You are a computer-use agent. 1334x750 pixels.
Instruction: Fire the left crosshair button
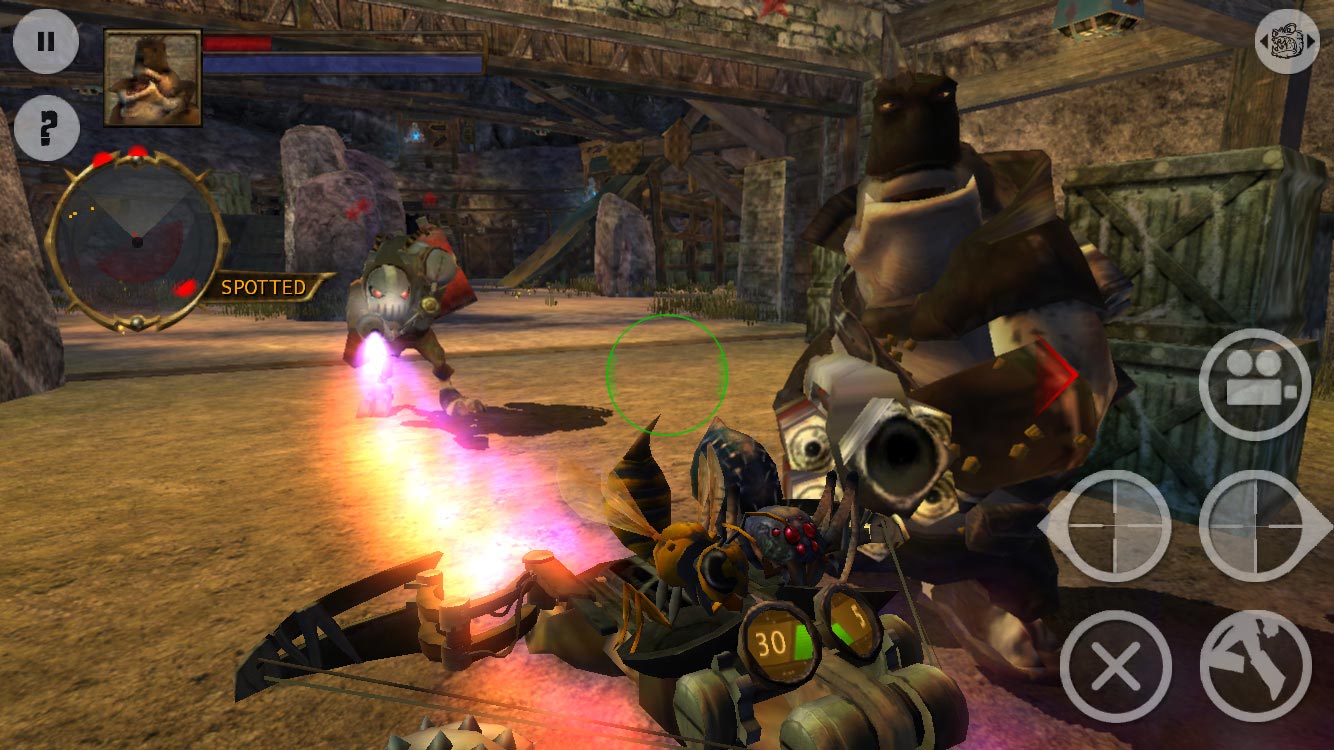1117,525
